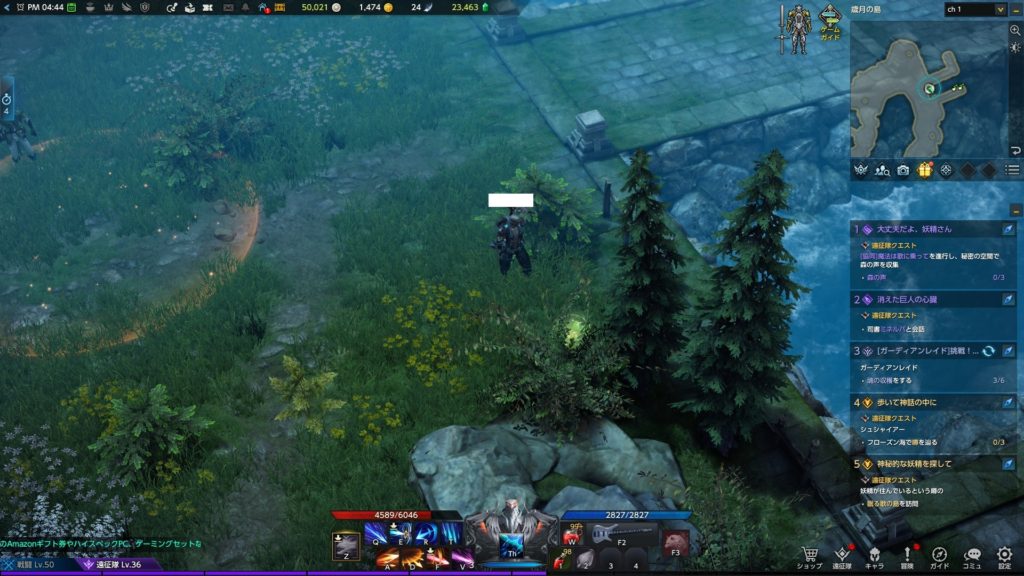Open the ガイド (Guide) compass menu
The width and height of the screenshot is (1024, 576).
[940, 555]
